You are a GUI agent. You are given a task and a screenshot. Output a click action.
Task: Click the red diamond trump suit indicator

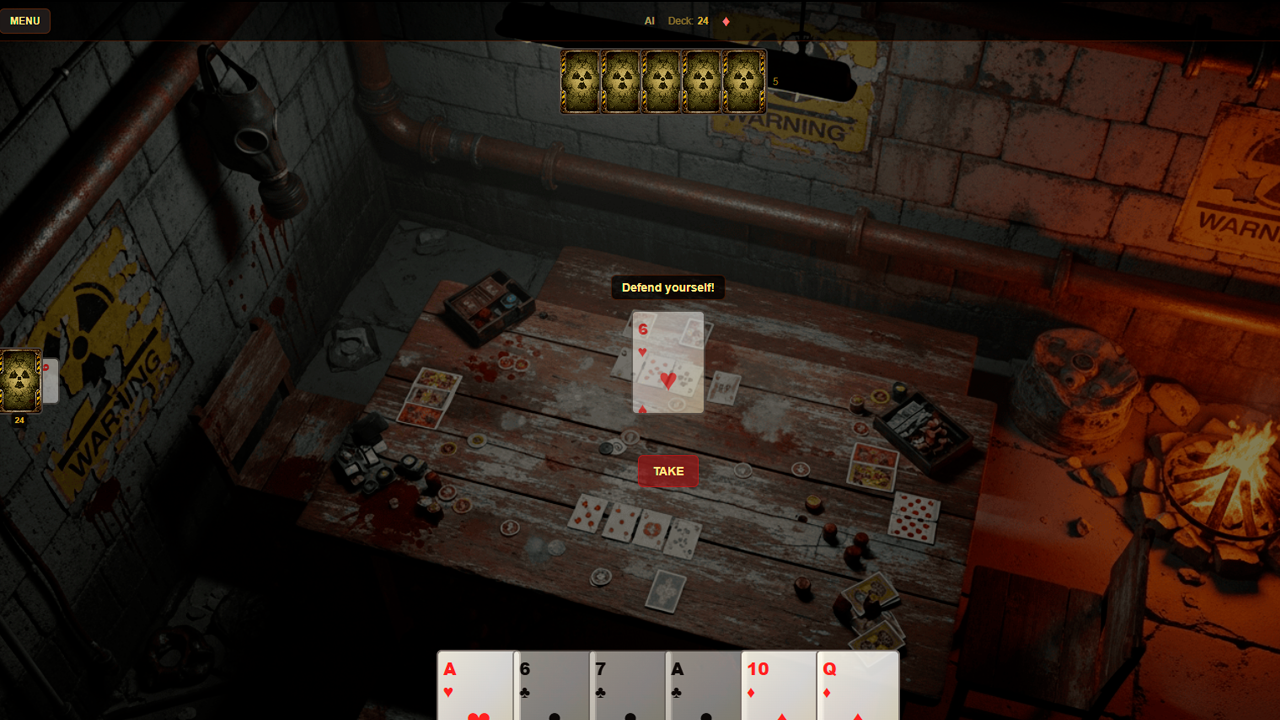[x=725, y=20]
